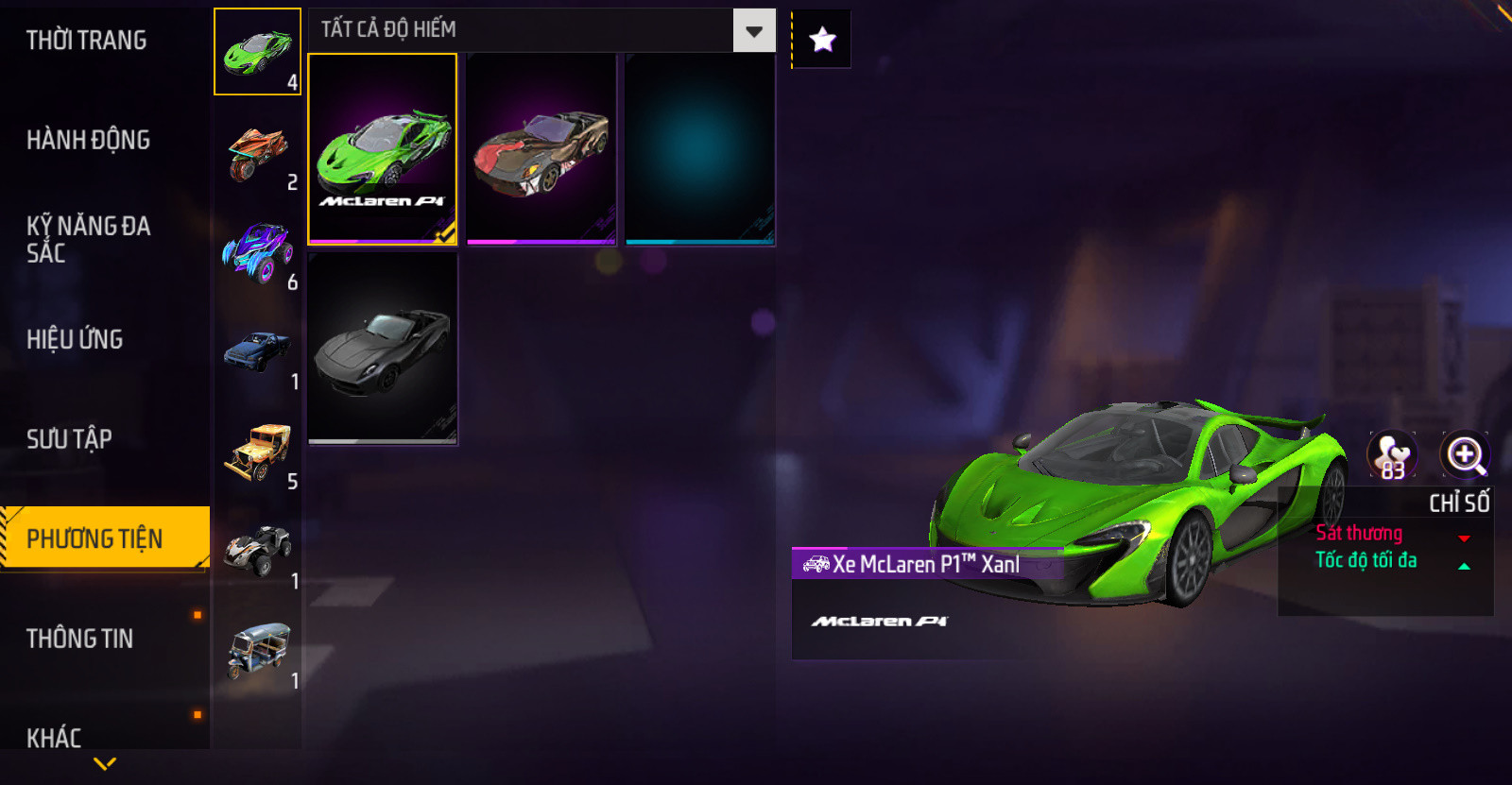
Task: Choose the tuk-tuk vehicle type
Action: (257, 650)
